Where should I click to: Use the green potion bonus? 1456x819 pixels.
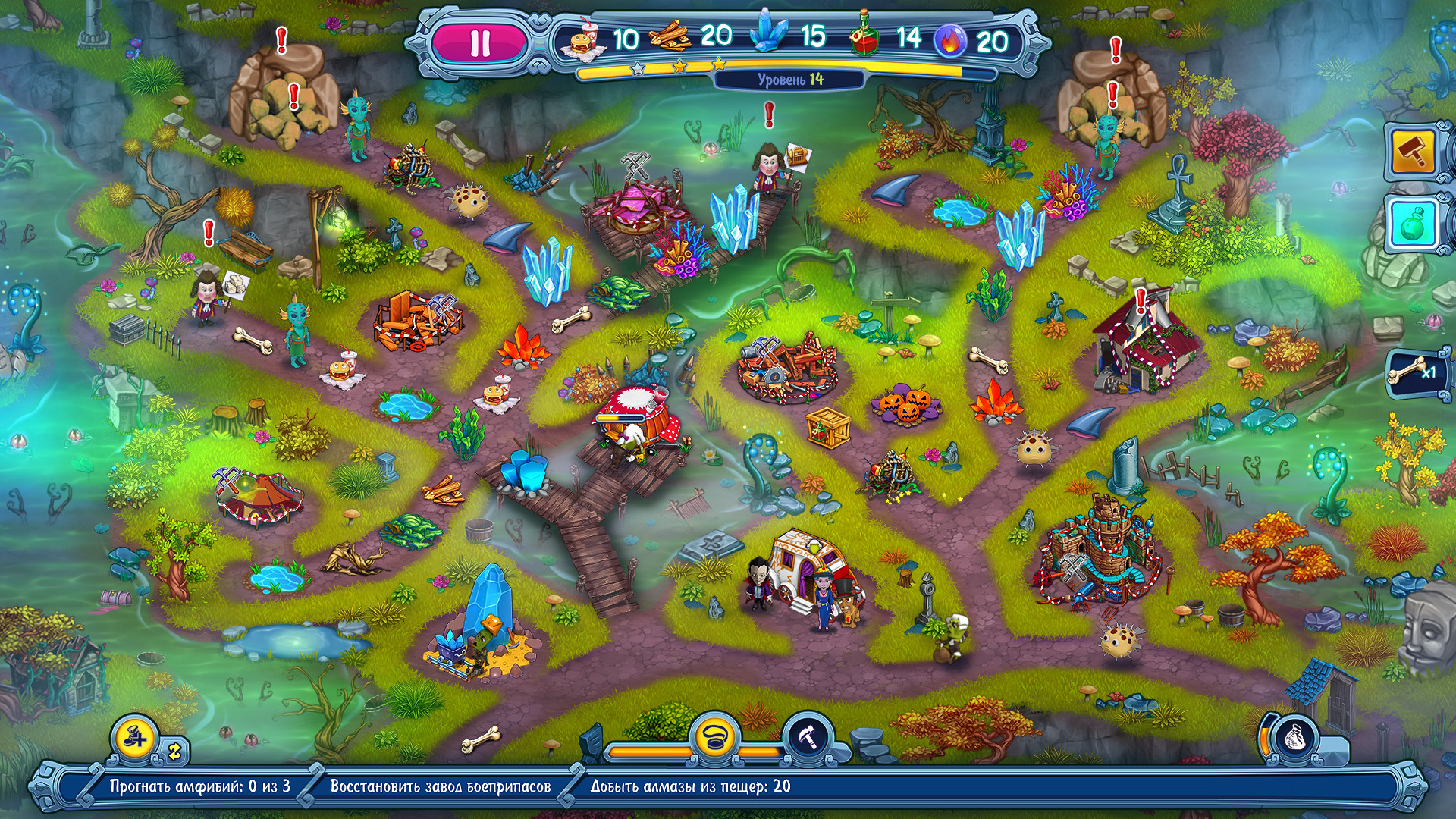pos(1413,224)
